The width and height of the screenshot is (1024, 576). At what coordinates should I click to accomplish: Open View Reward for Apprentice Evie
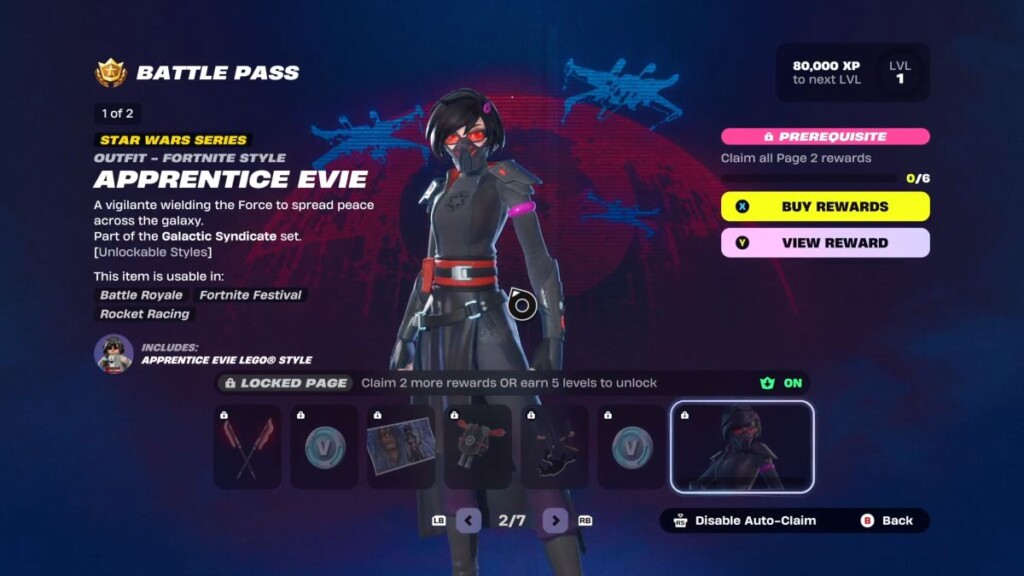[825, 243]
